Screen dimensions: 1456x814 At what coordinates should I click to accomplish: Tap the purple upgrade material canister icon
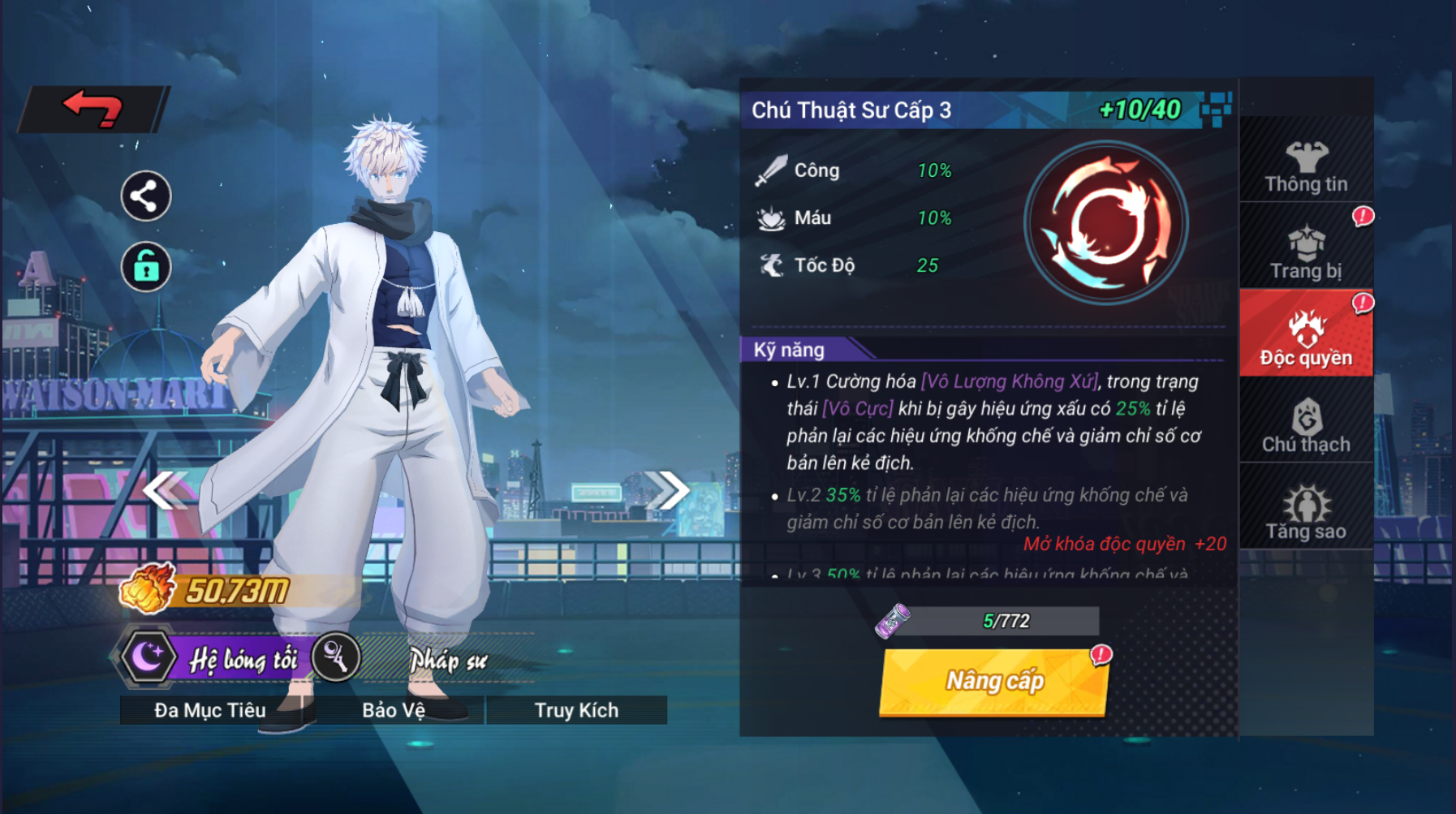coord(894,621)
